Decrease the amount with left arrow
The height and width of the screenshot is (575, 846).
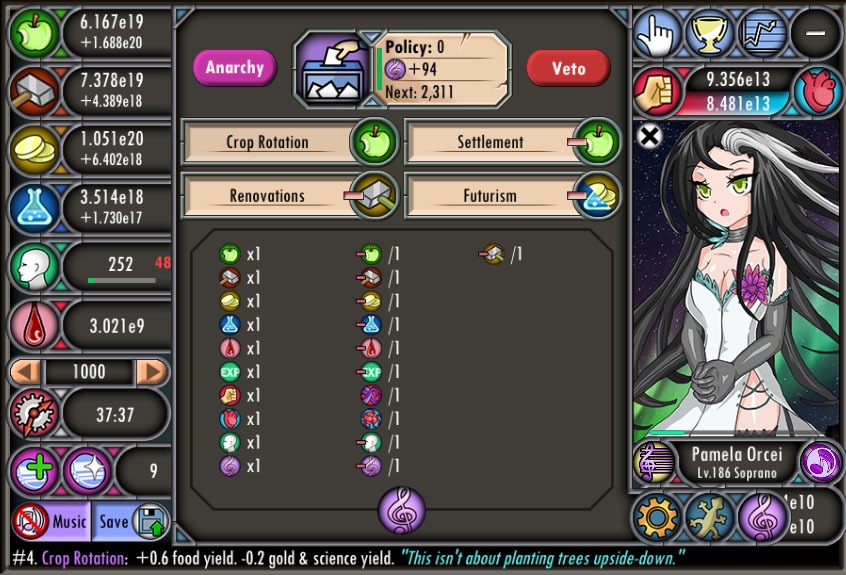point(26,372)
